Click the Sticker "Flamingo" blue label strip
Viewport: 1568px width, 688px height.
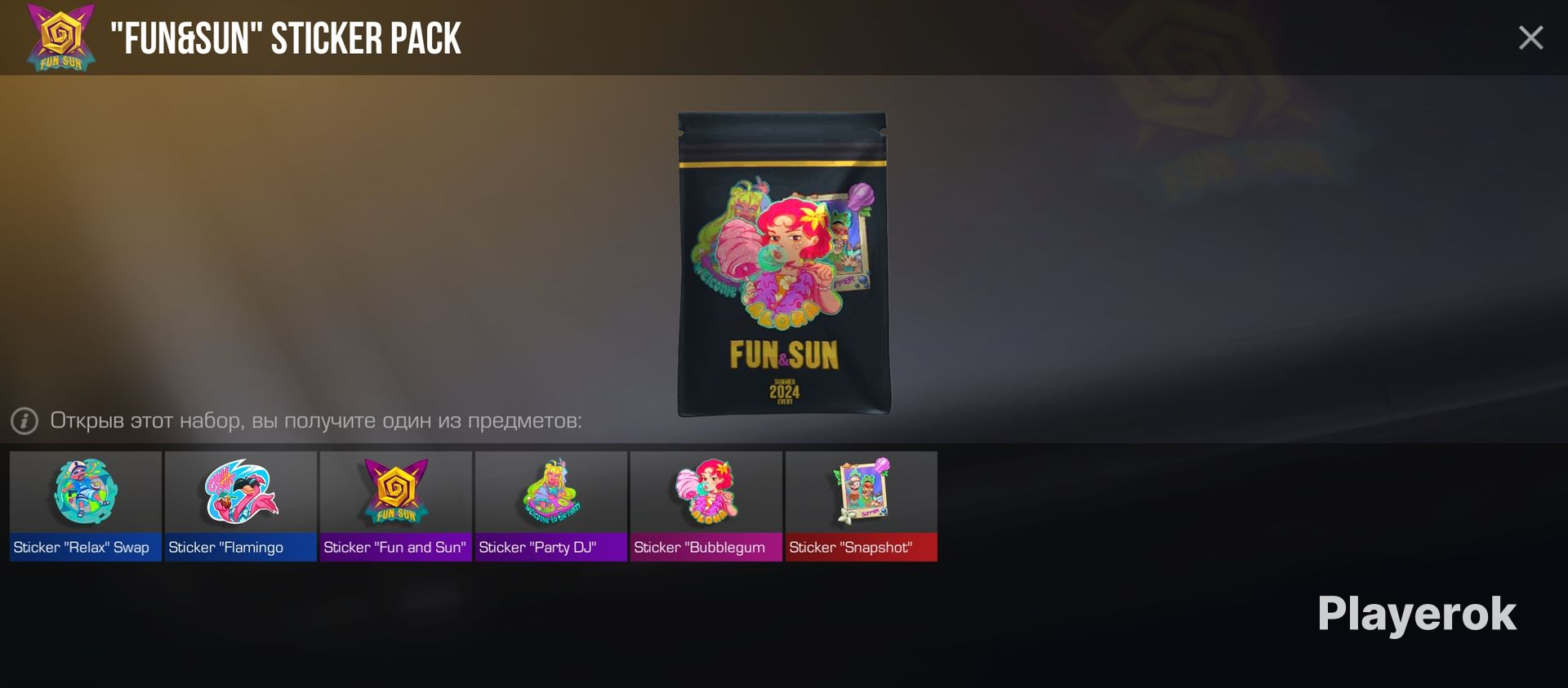(x=240, y=548)
